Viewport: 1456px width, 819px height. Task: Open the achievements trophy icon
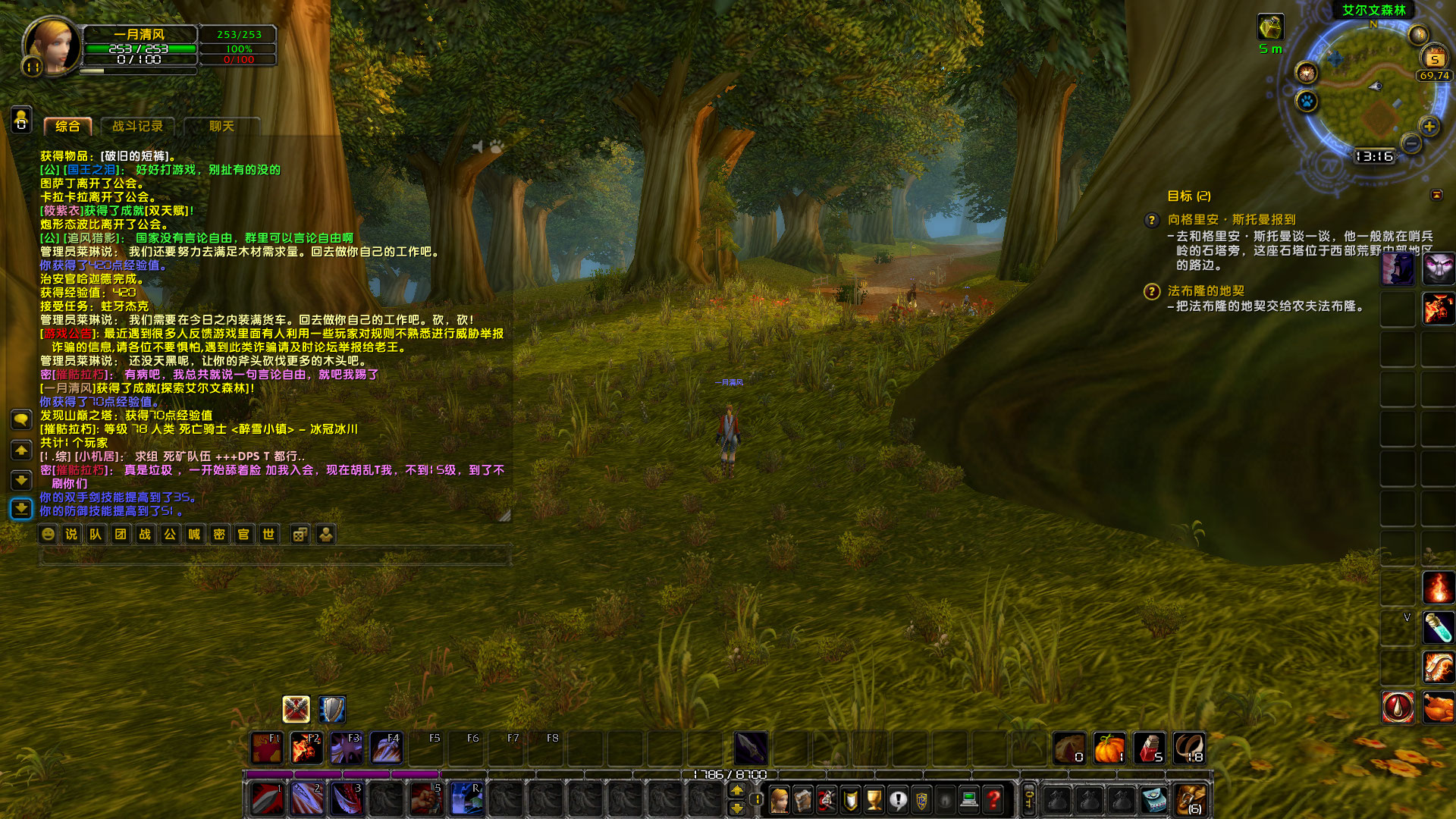(874, 799)
